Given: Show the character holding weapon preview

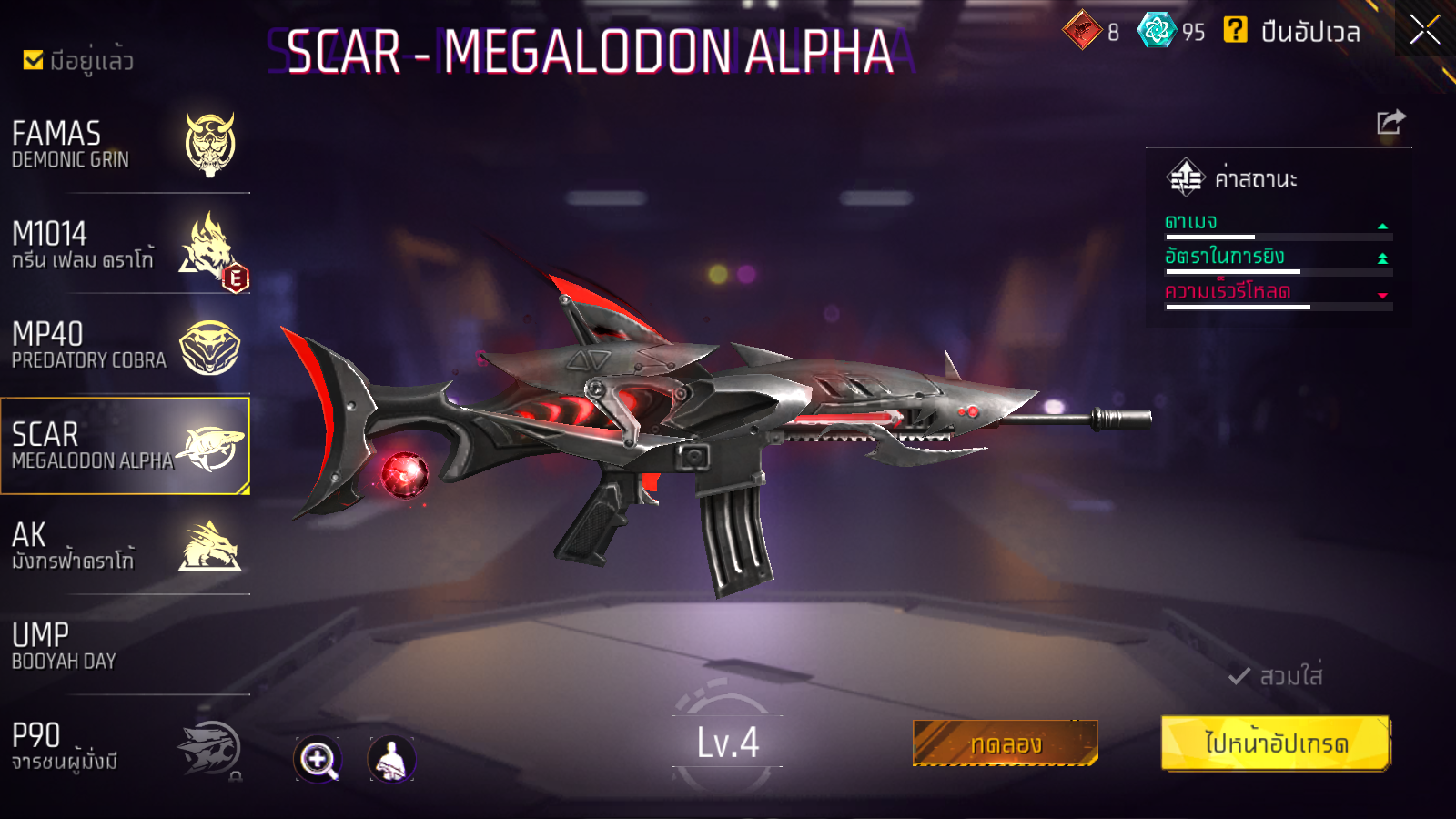Looking at the screenshot, I should [x=391, y=759].
